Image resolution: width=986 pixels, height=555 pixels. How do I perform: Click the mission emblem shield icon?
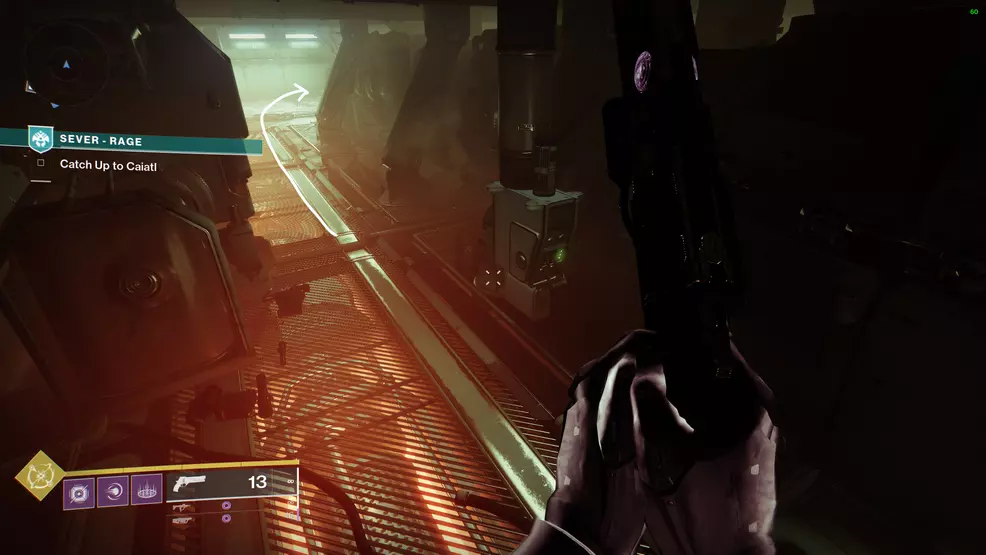point(40,139)
